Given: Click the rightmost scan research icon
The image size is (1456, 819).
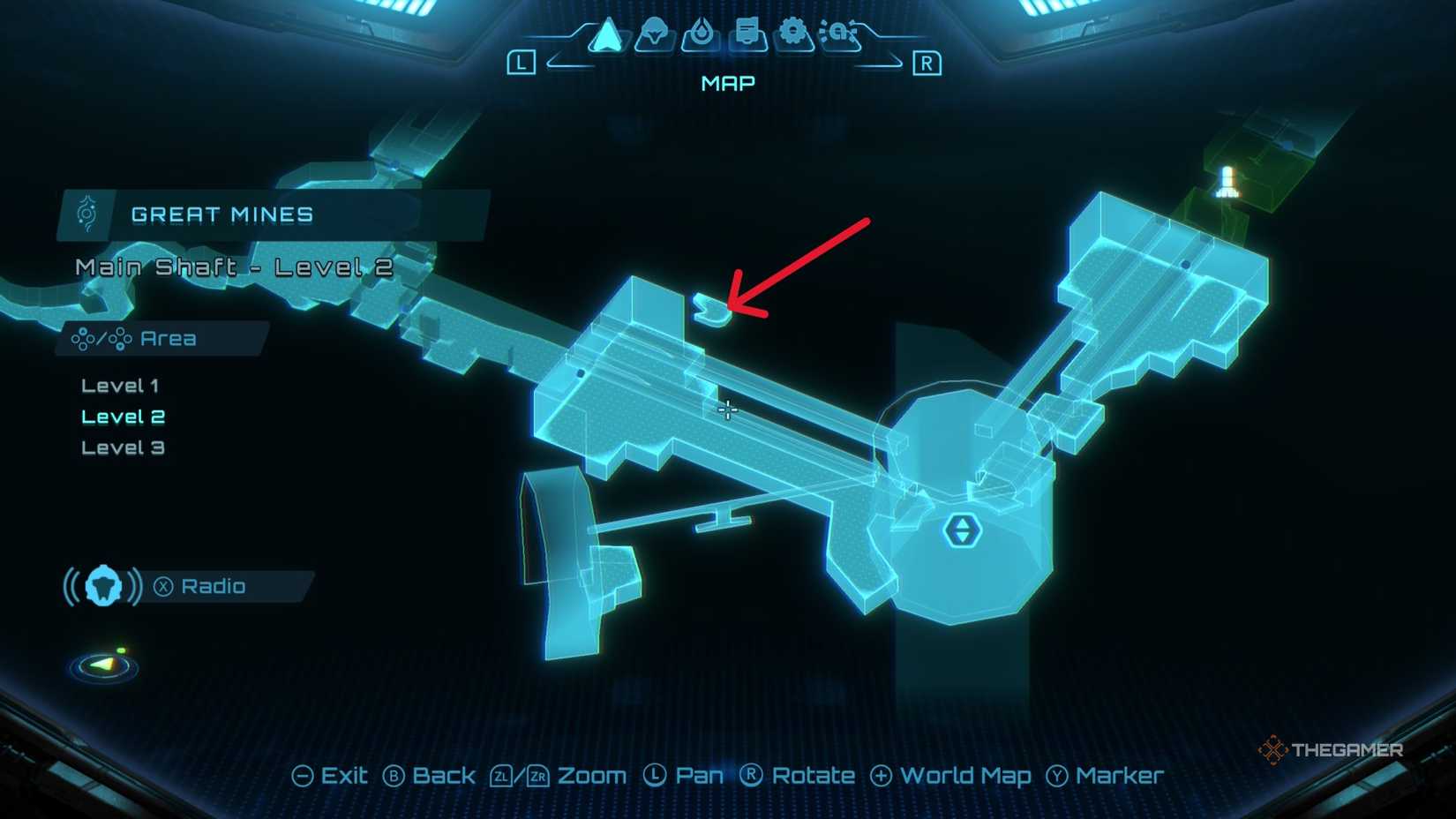Looking at the screenshot, I should [838, 32].
